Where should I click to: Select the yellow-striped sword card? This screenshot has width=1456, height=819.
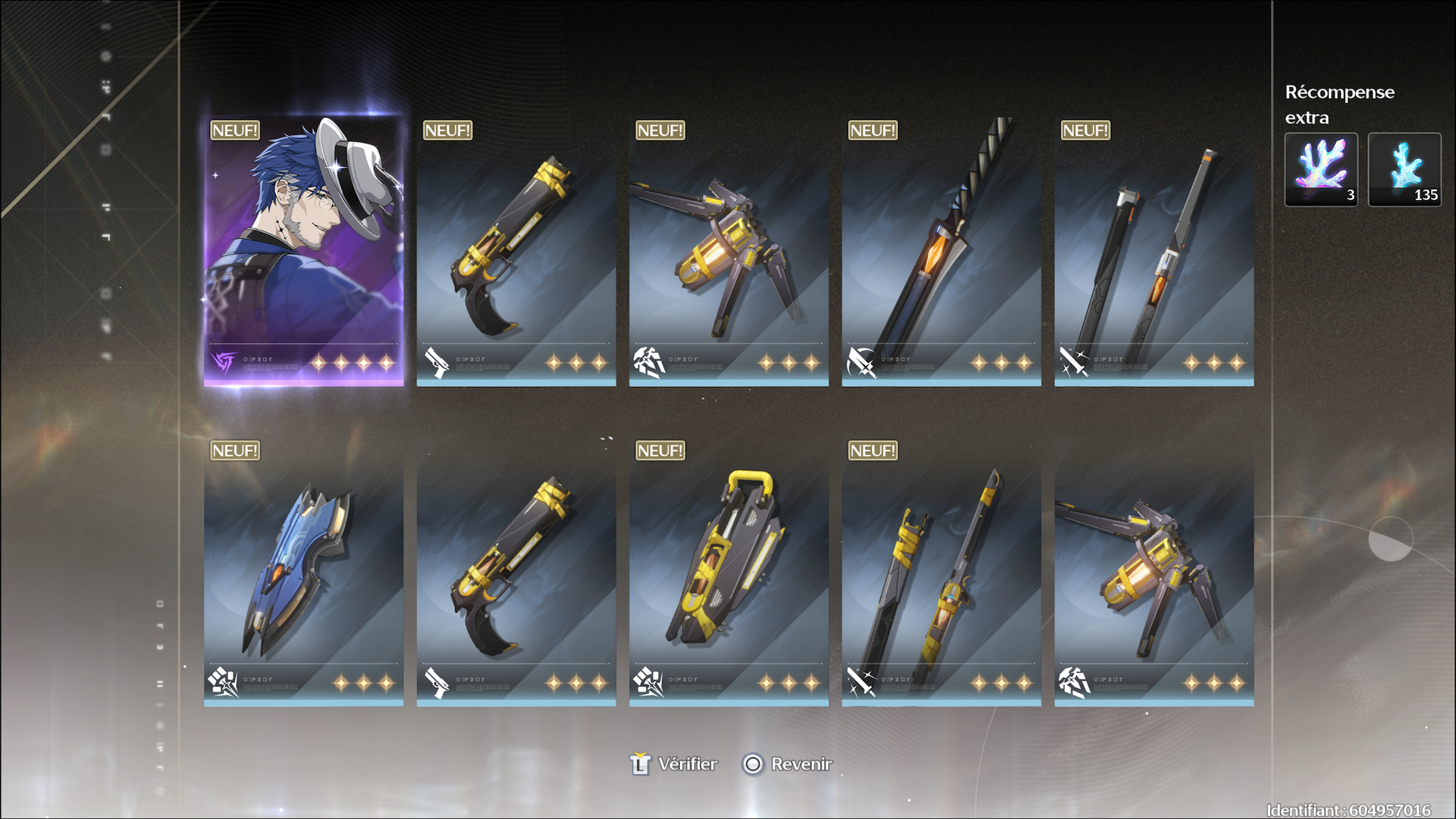click(x=941, y=573)
